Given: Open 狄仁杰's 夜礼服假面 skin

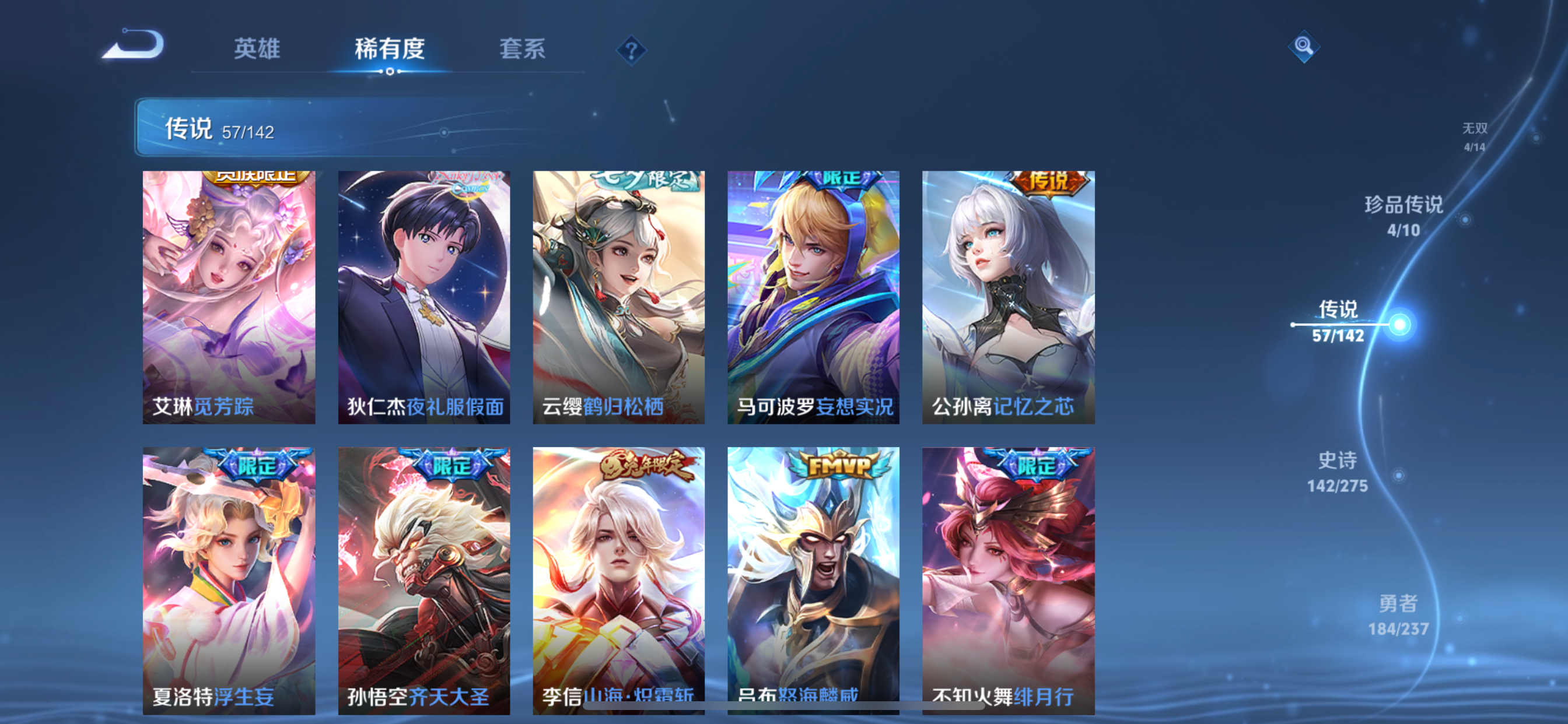Looking at the screenshot, I should (x=423, y=298).
